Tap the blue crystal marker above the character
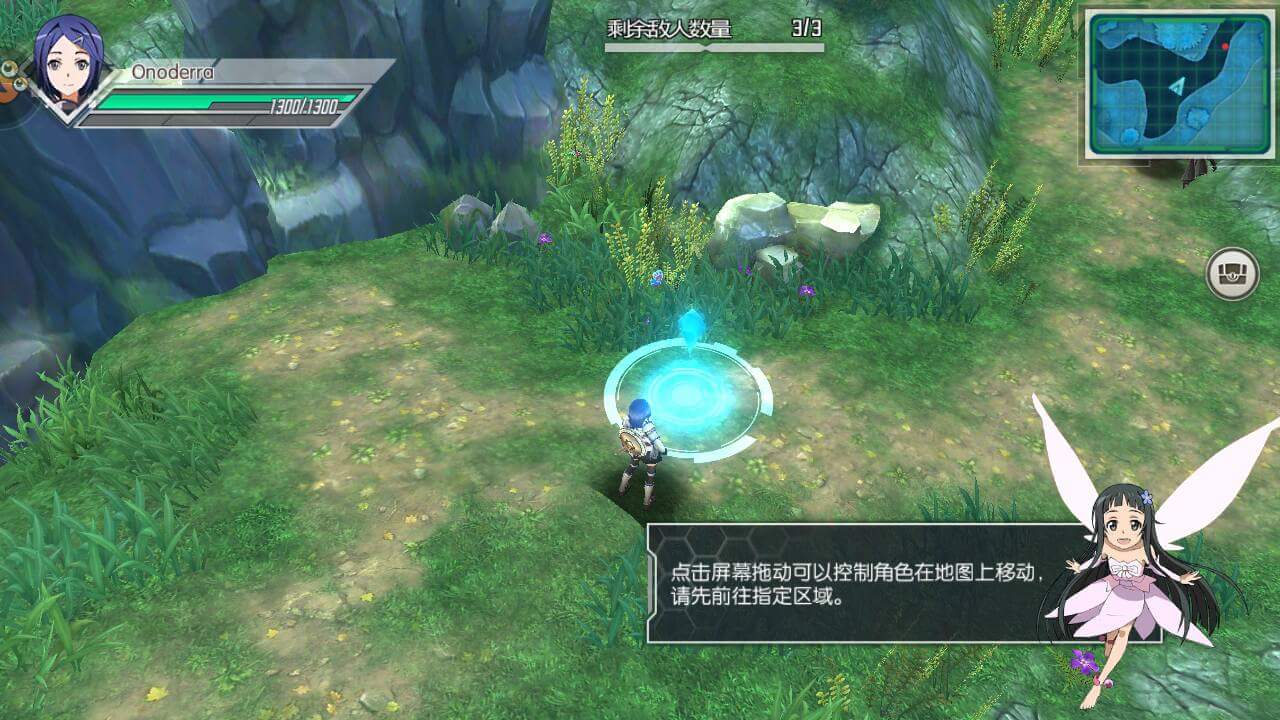The image size is (1280, 720). point(690,325)
